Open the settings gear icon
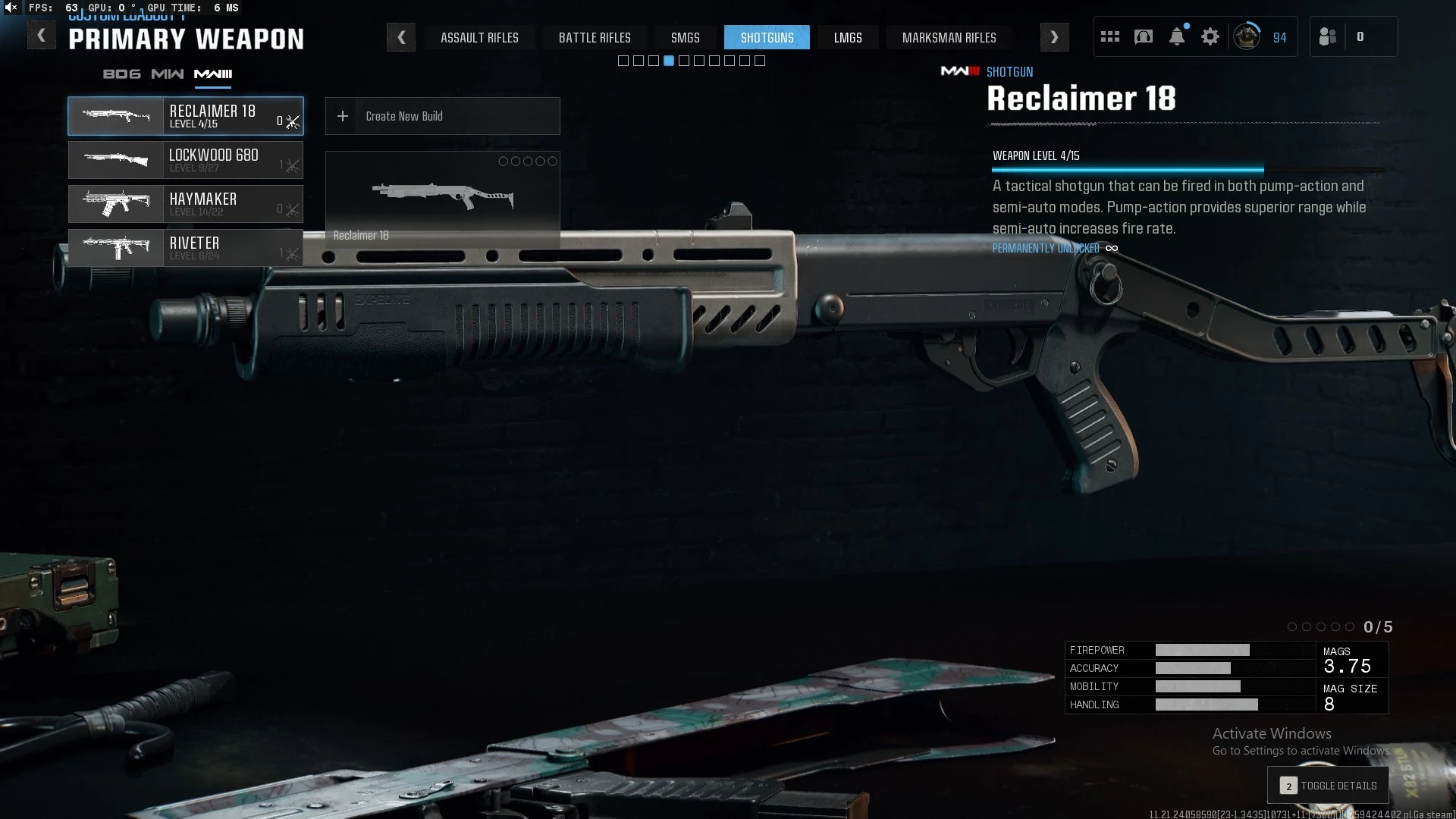 pos(1210,37)
